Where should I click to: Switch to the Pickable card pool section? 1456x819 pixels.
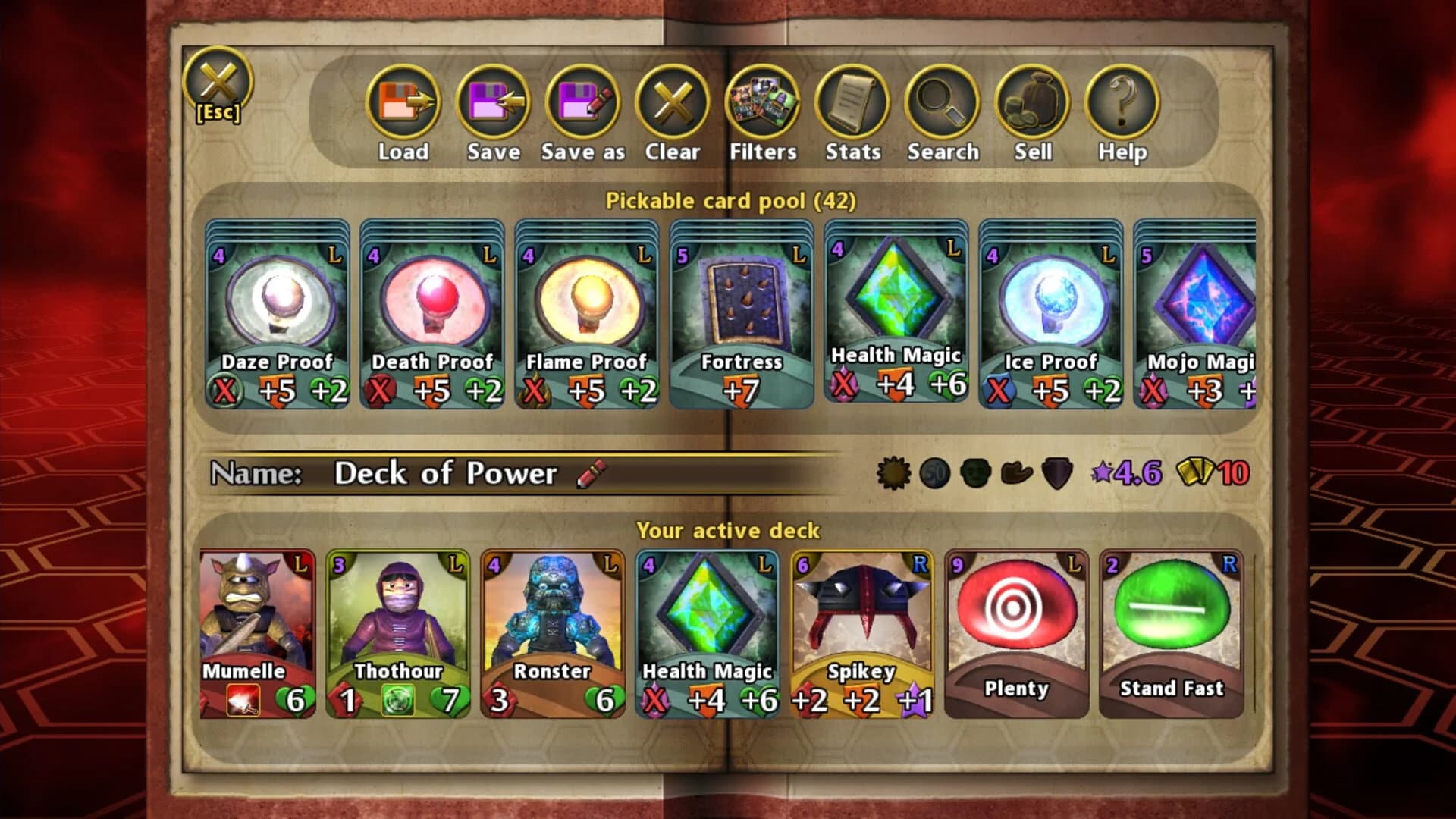(x=730, y=202)
